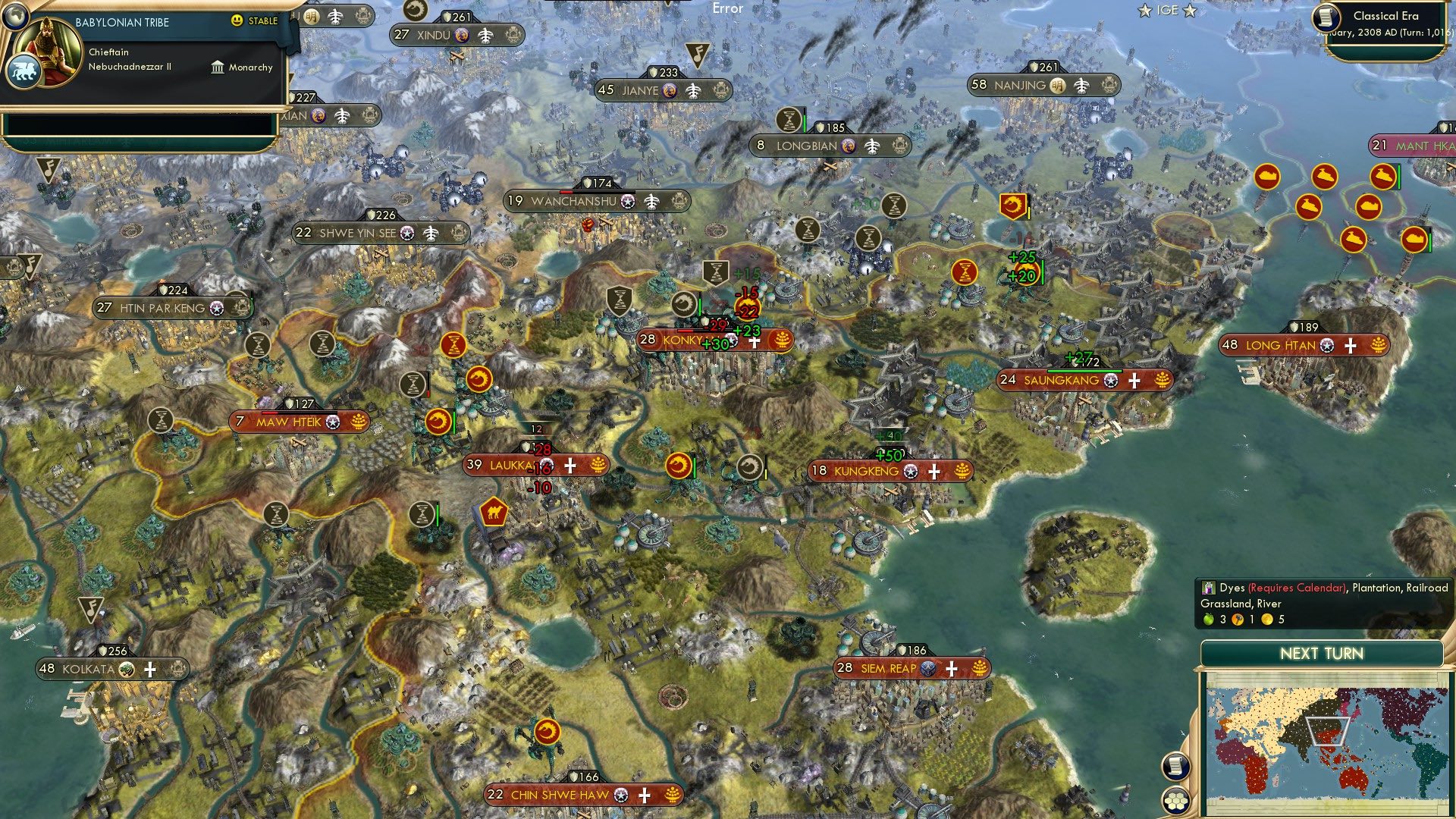The image size is (1456, 819).
Task: Expand the Konky city banner
Action: click(x=682, y=341)
